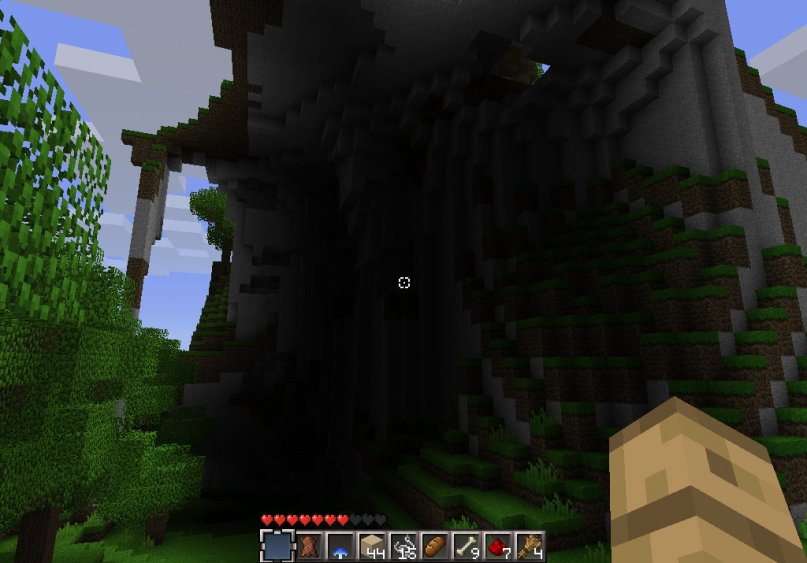The image size is (807, 563).
Task: Pick the bread hotbar slot
Action: coord(434,546)
